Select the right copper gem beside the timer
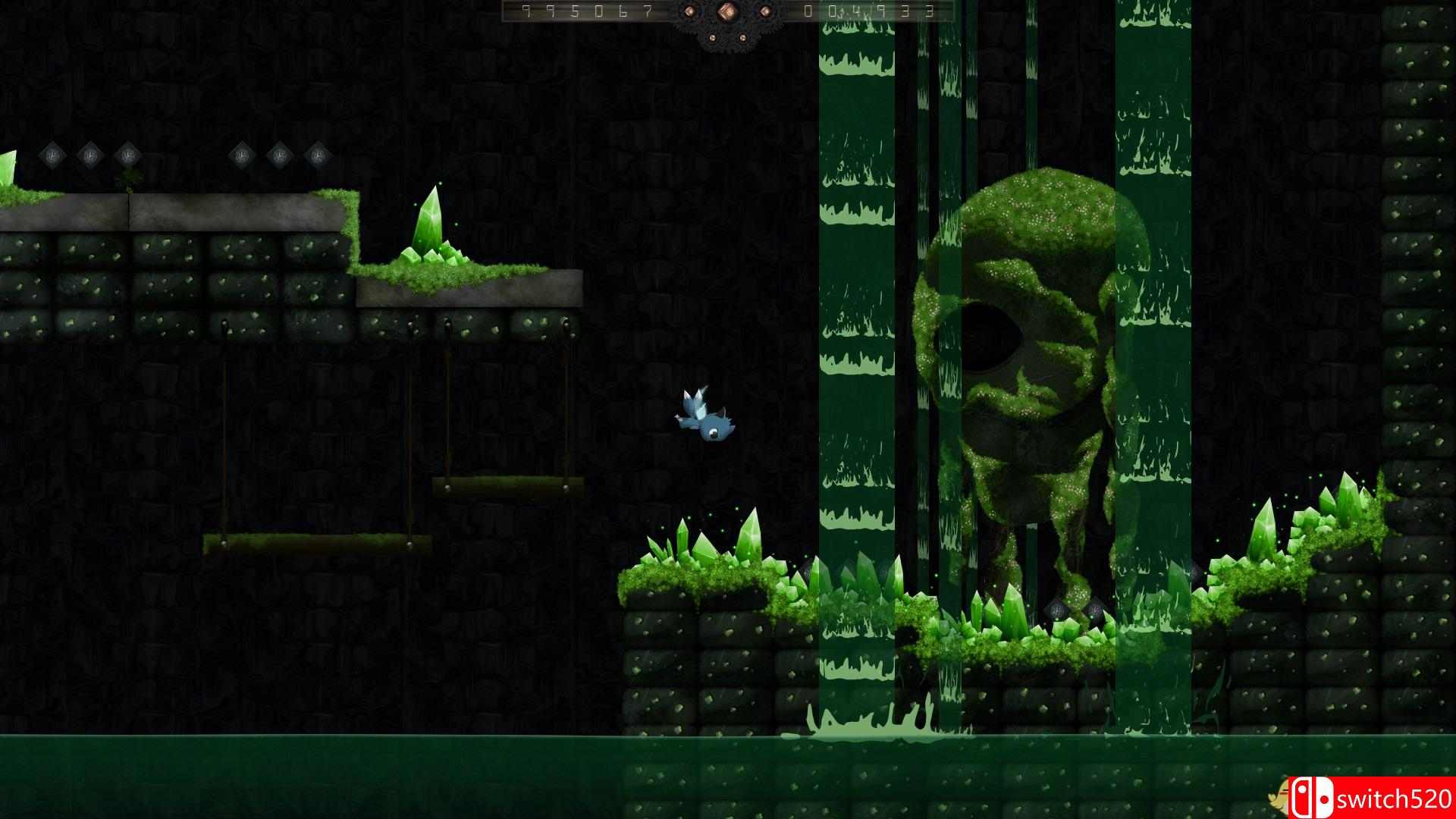Image resolution: width=1456 pixels, height=819 pixels. [764, 11]
